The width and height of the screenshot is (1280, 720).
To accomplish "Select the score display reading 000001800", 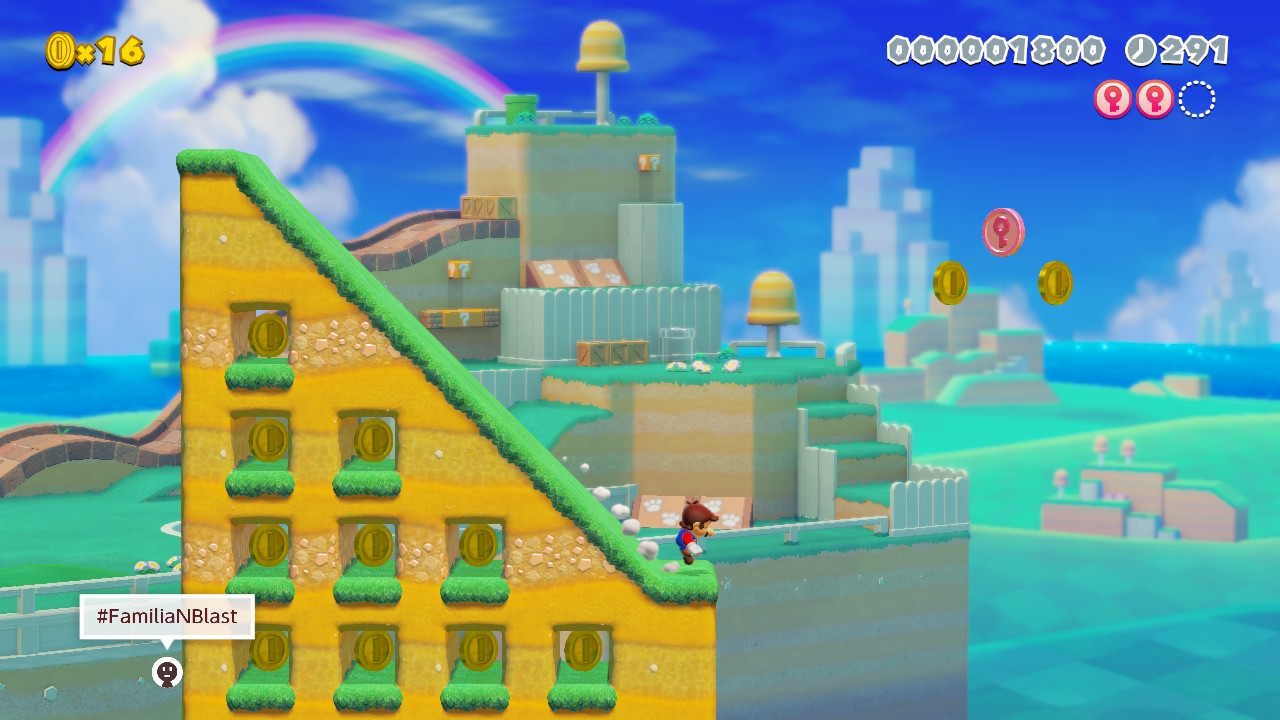I will tap(995, 47).
